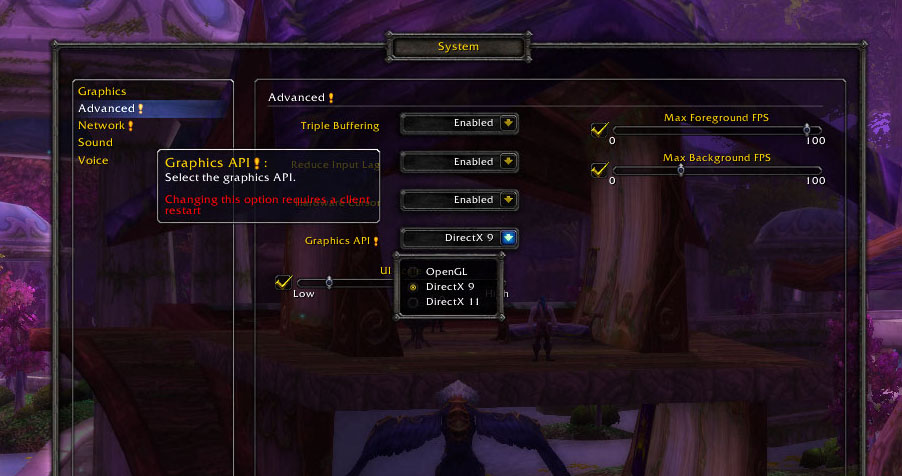Toggle the UI scale checkbox

[x=283, y=283]
